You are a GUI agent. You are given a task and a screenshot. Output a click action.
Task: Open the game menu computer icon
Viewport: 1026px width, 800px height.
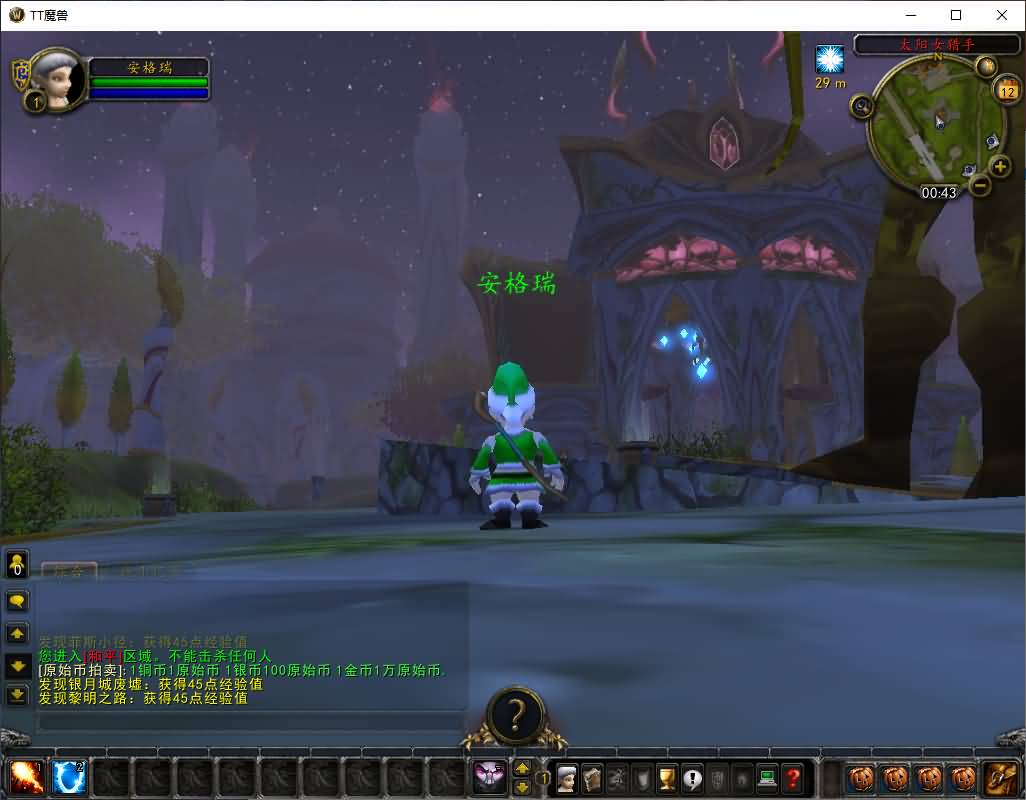click(767, 777)
